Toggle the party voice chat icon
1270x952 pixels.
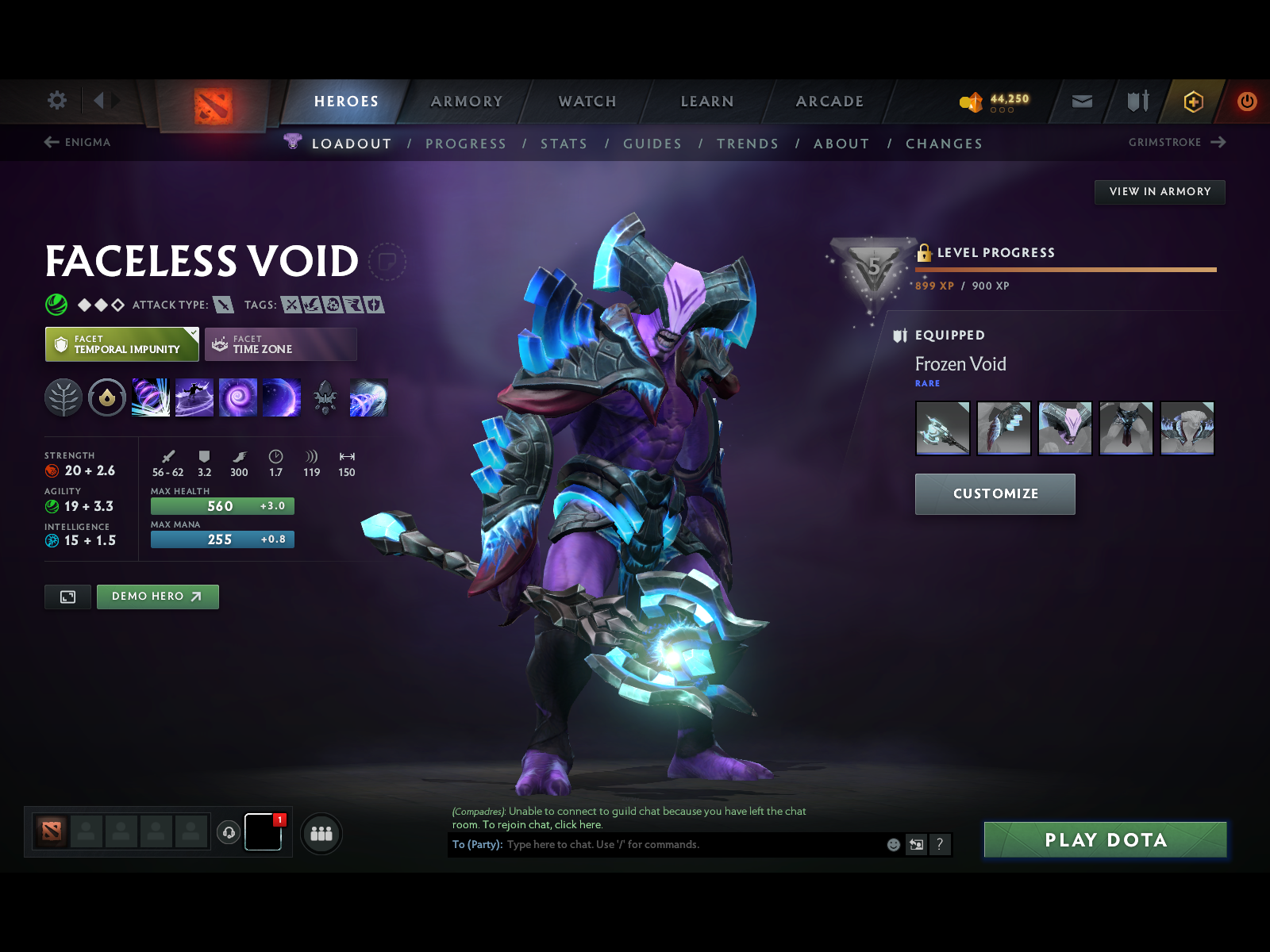229,831
